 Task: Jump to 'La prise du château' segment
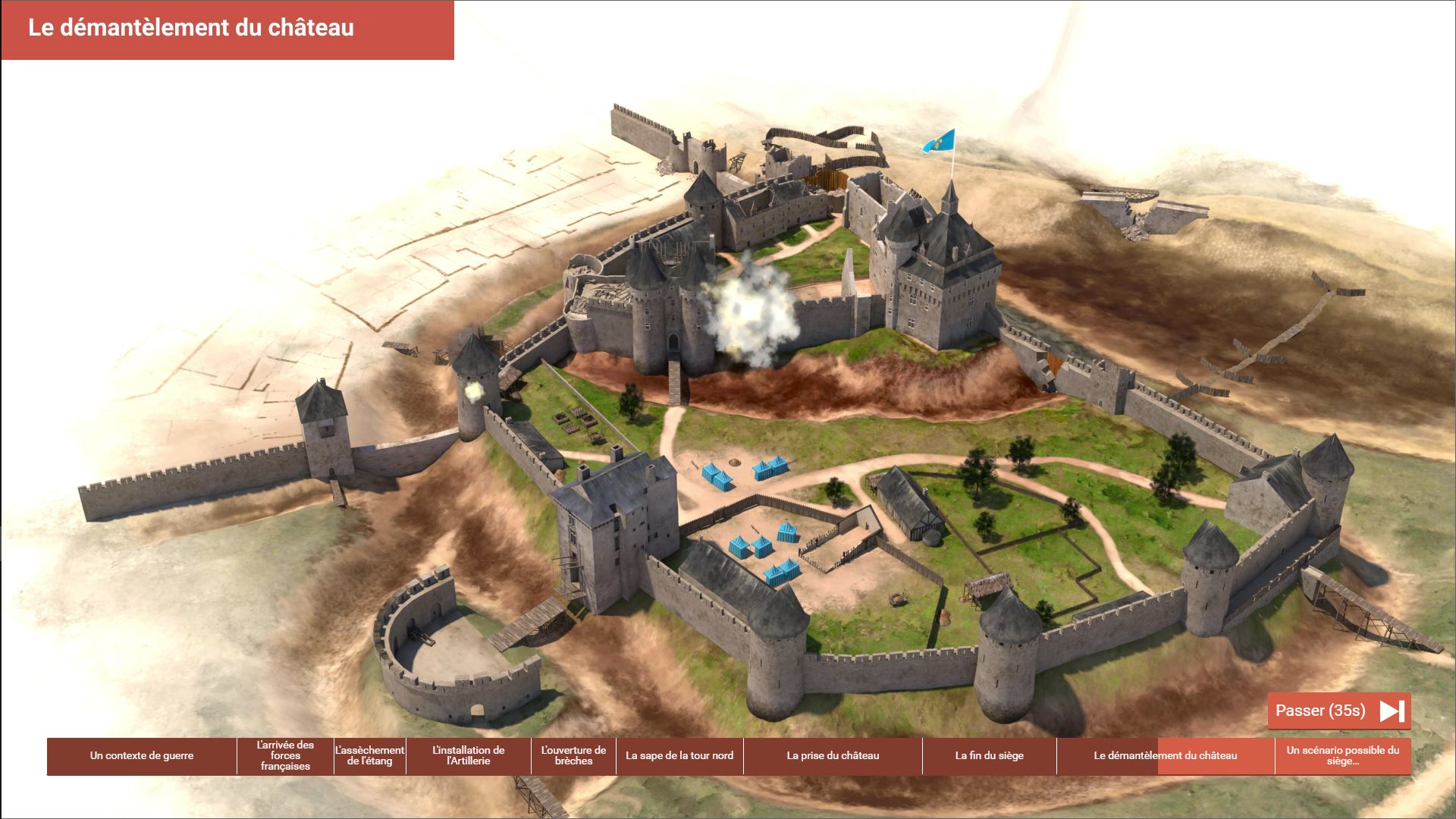point(833,756)
